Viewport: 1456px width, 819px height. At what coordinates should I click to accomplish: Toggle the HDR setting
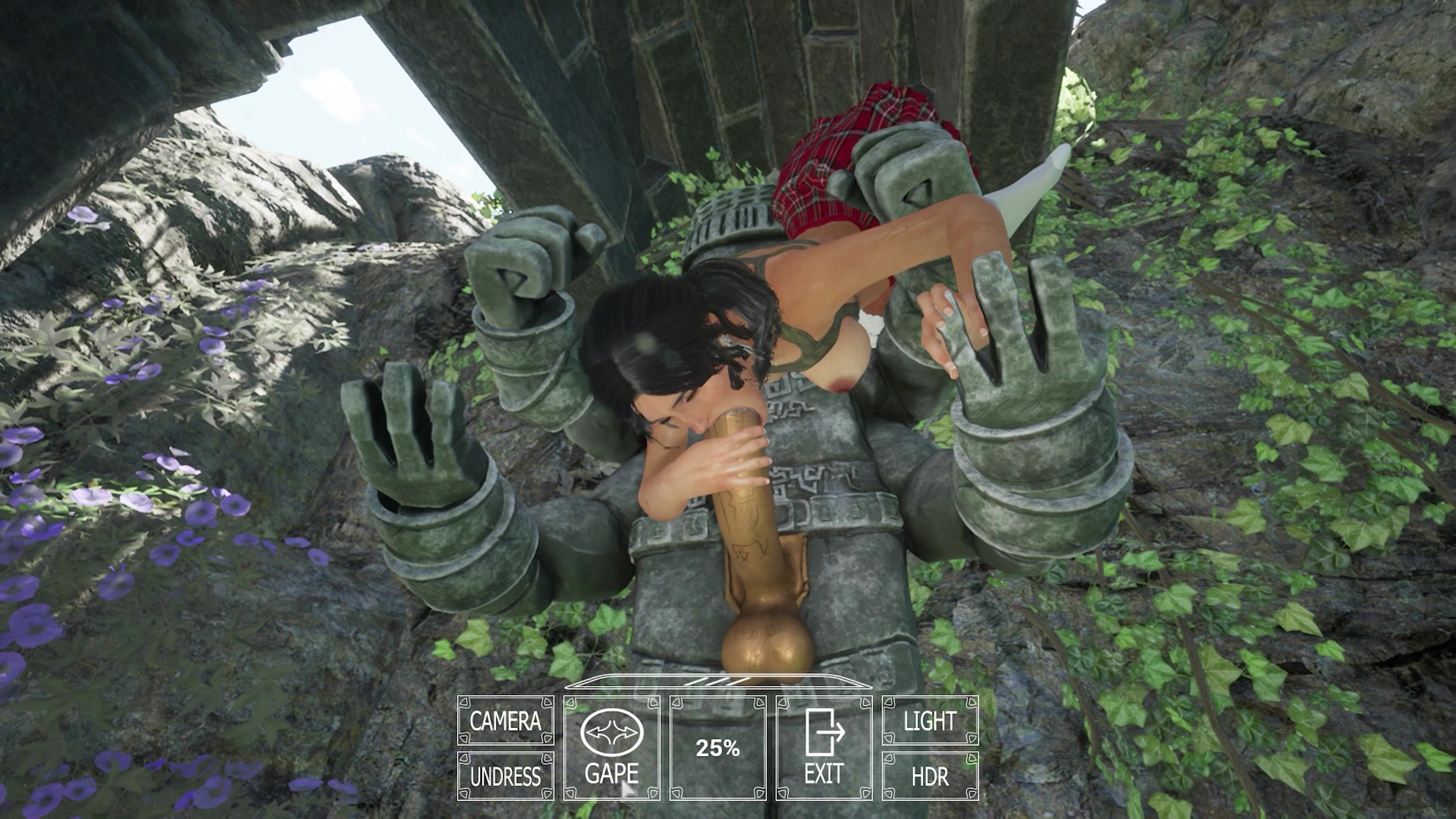[x=930, y=776]
